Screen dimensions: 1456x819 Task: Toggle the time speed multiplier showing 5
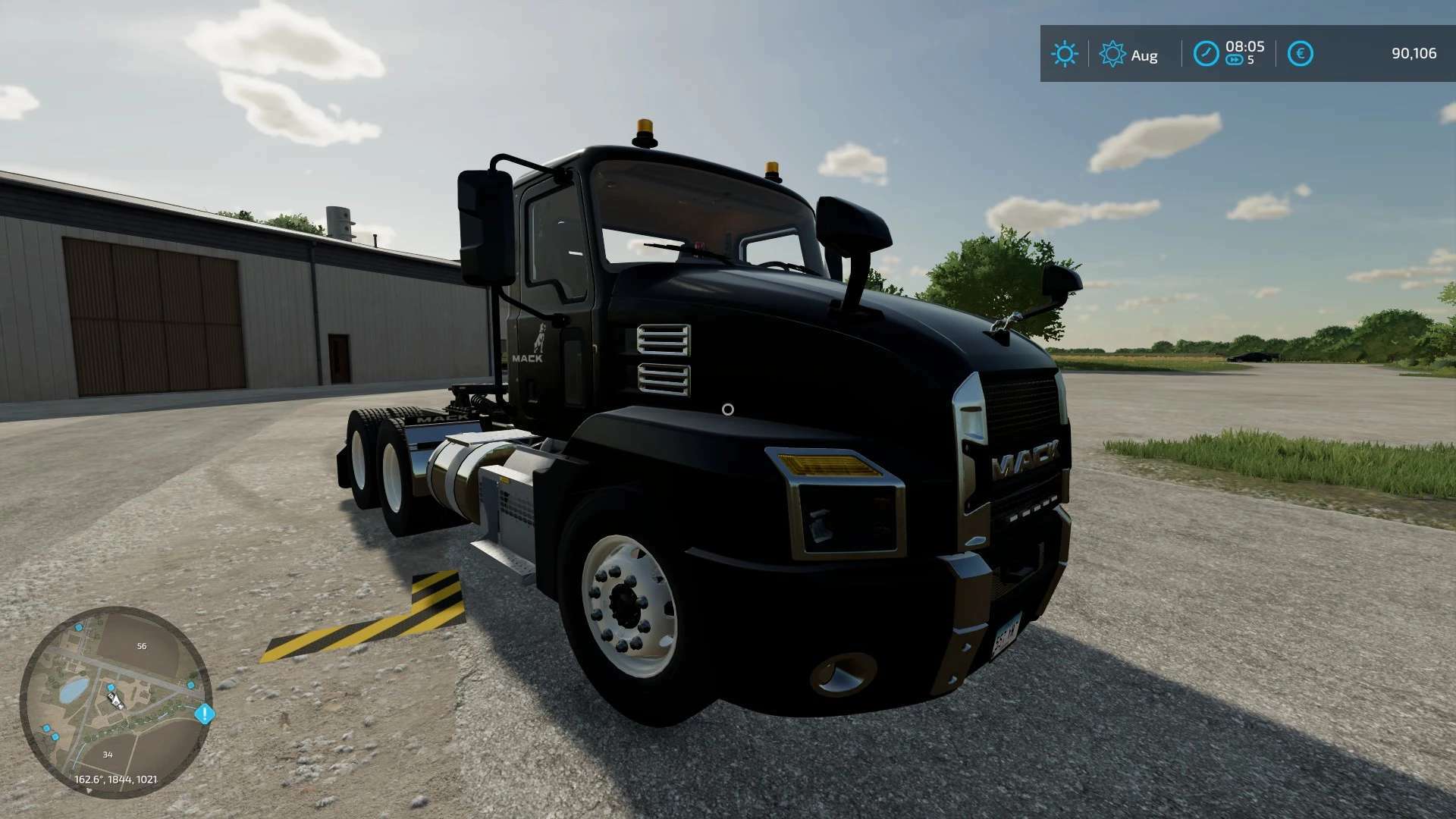[1250, 60]
